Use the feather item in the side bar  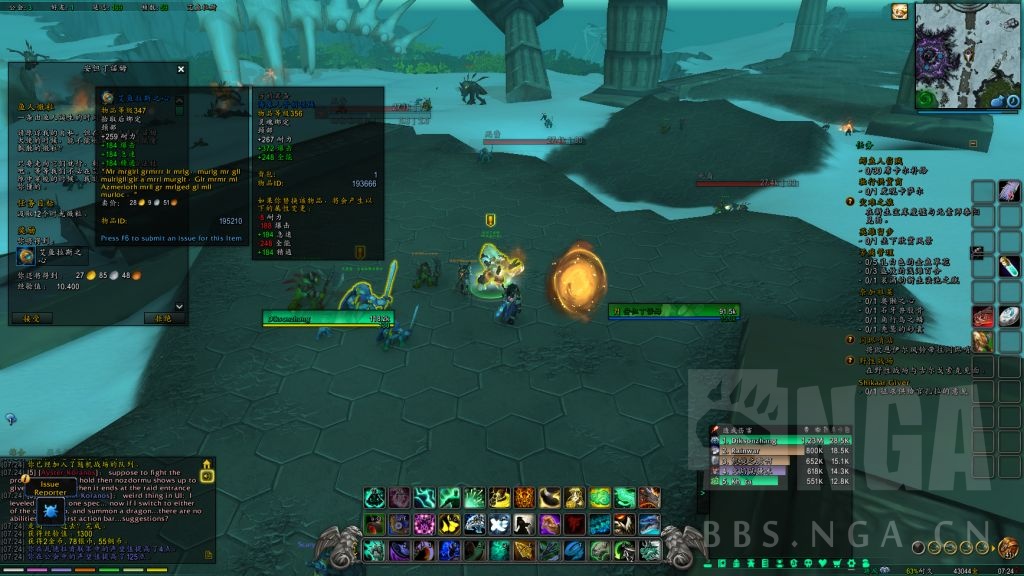pyautogui.click(x=1010, y=191)
